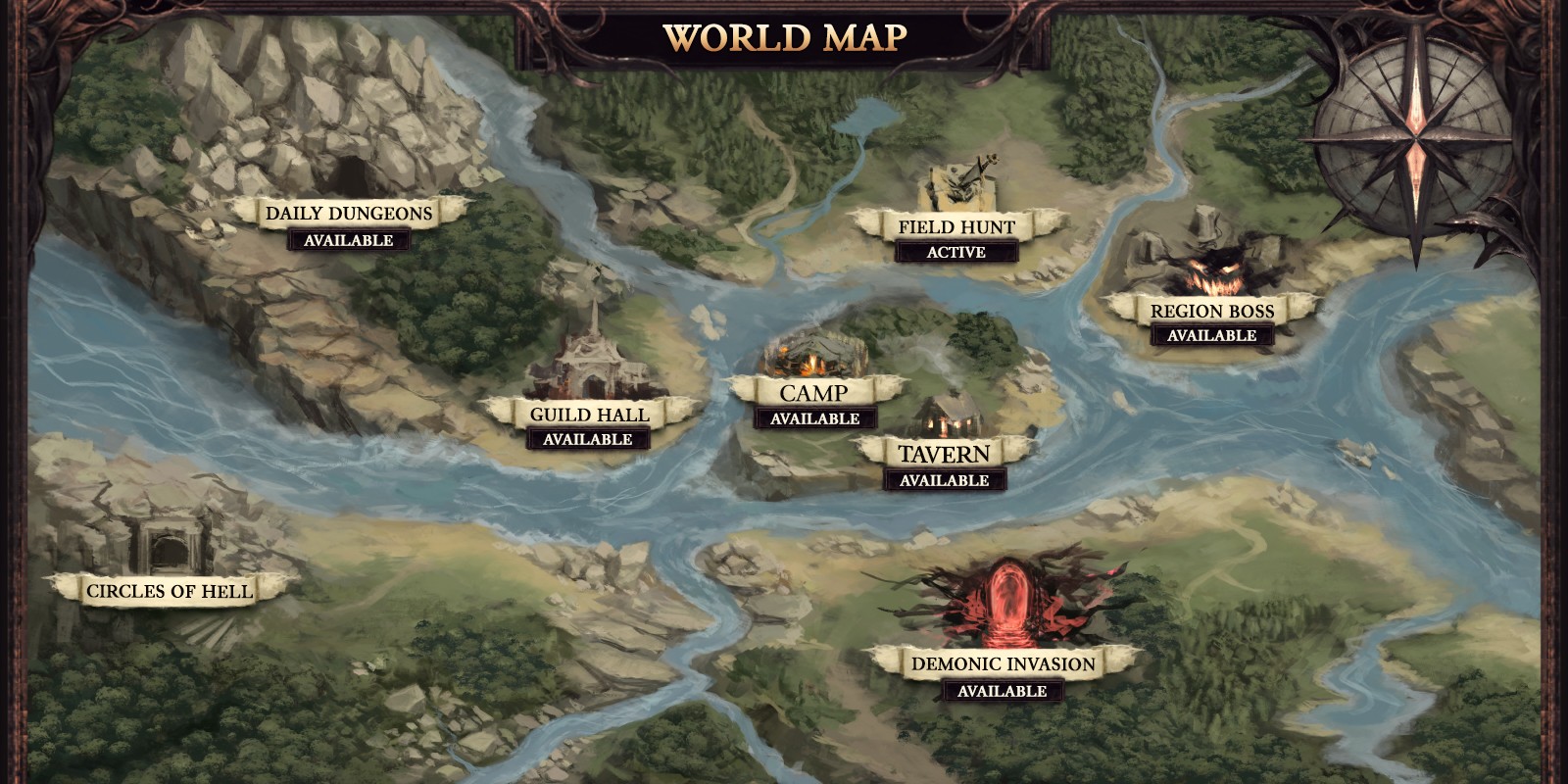This screenshot has height=784, width=1568.
Task: Expand the Demonic Invasion location details
Action: (x=1002, y=663)
